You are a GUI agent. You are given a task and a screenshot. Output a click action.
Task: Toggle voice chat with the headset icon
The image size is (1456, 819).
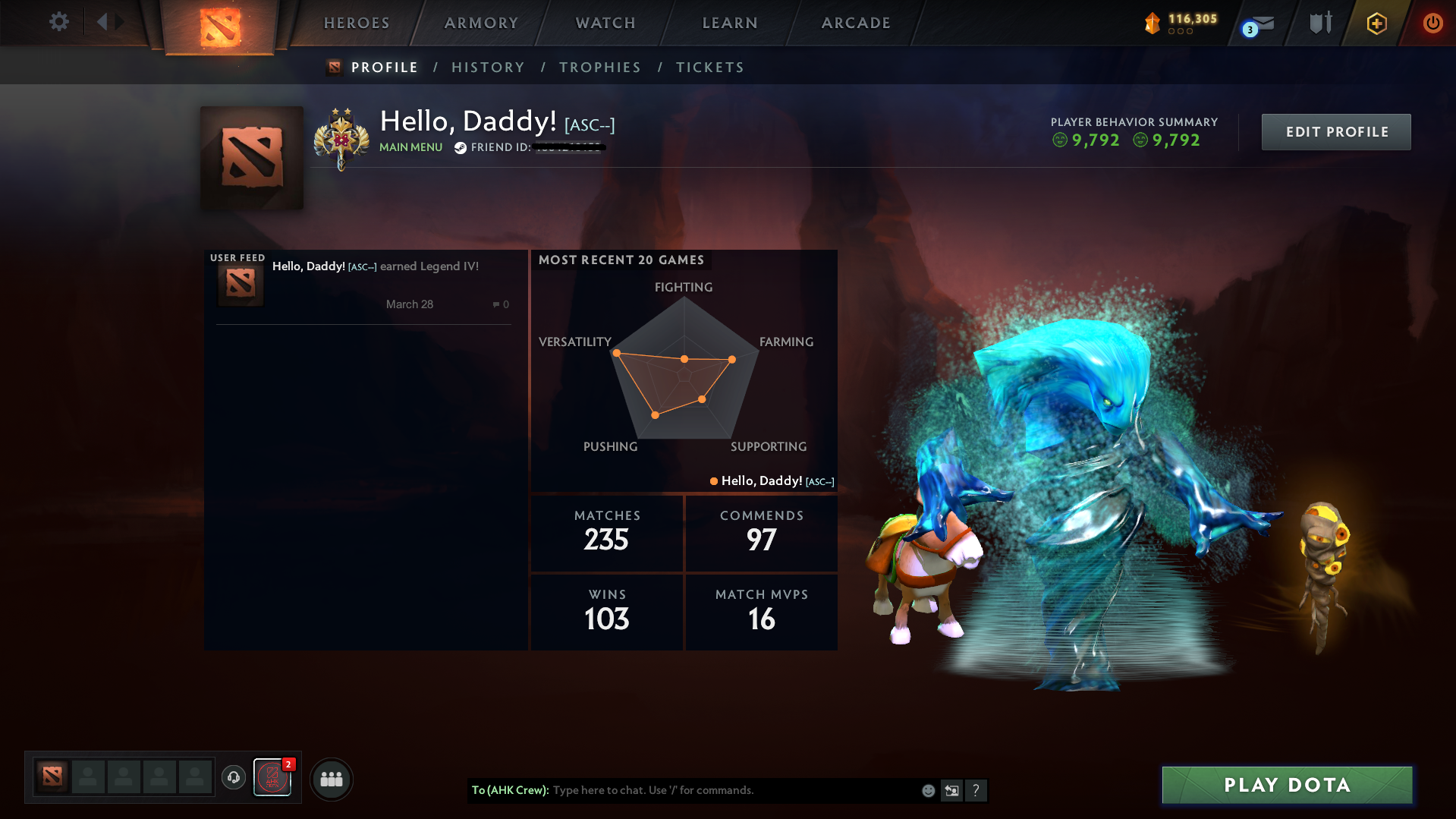coord(234,778)
